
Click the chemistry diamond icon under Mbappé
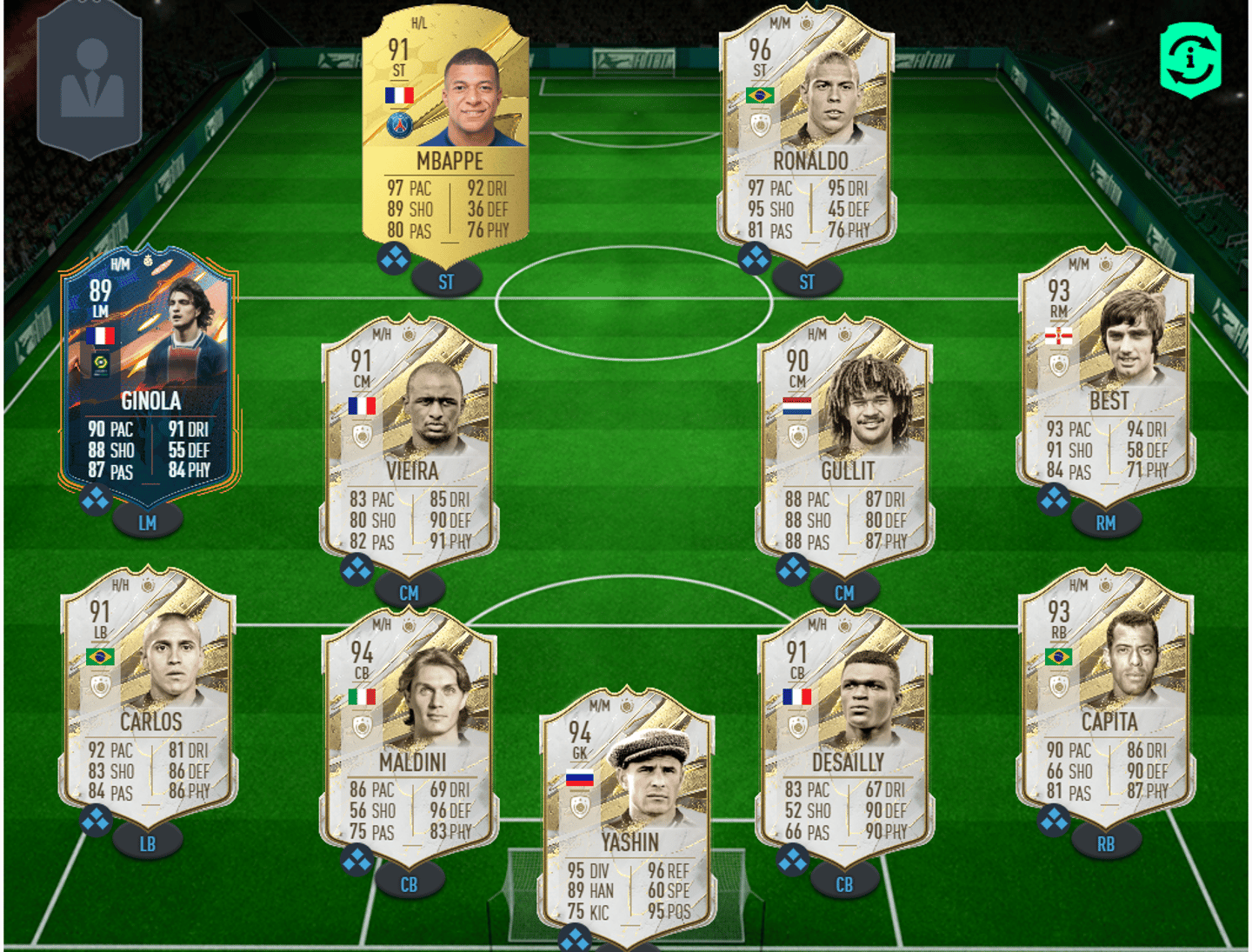[394, 258]
